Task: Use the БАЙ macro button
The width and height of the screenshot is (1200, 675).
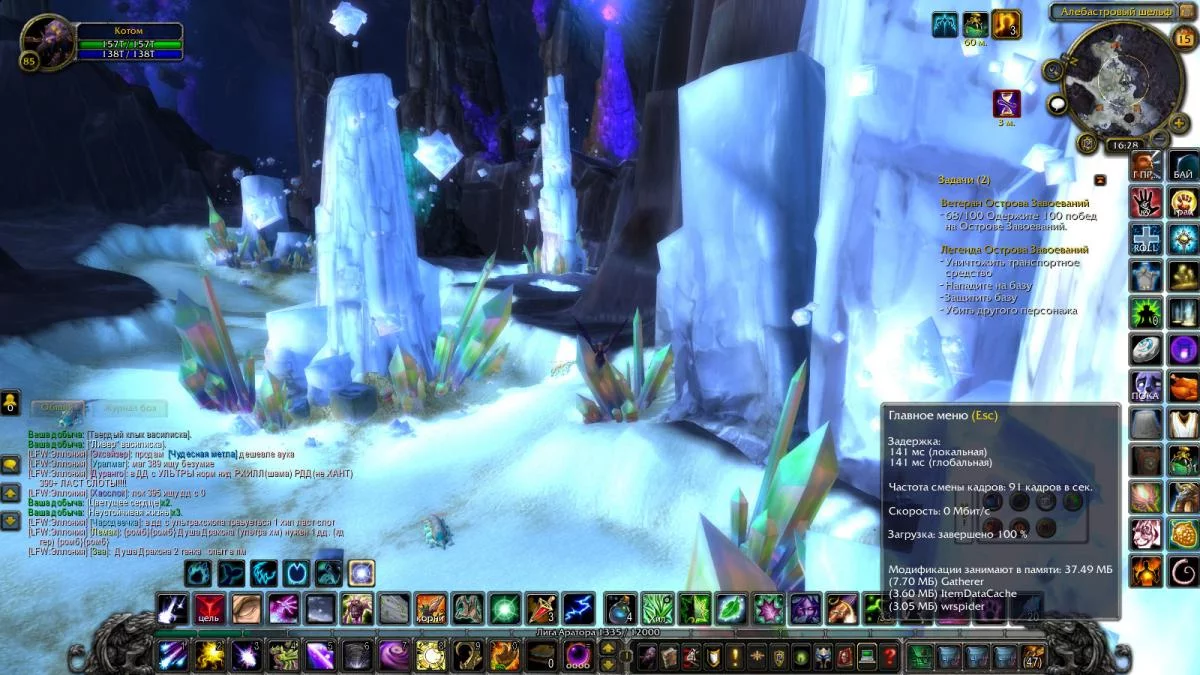Action: point(1183,167)
